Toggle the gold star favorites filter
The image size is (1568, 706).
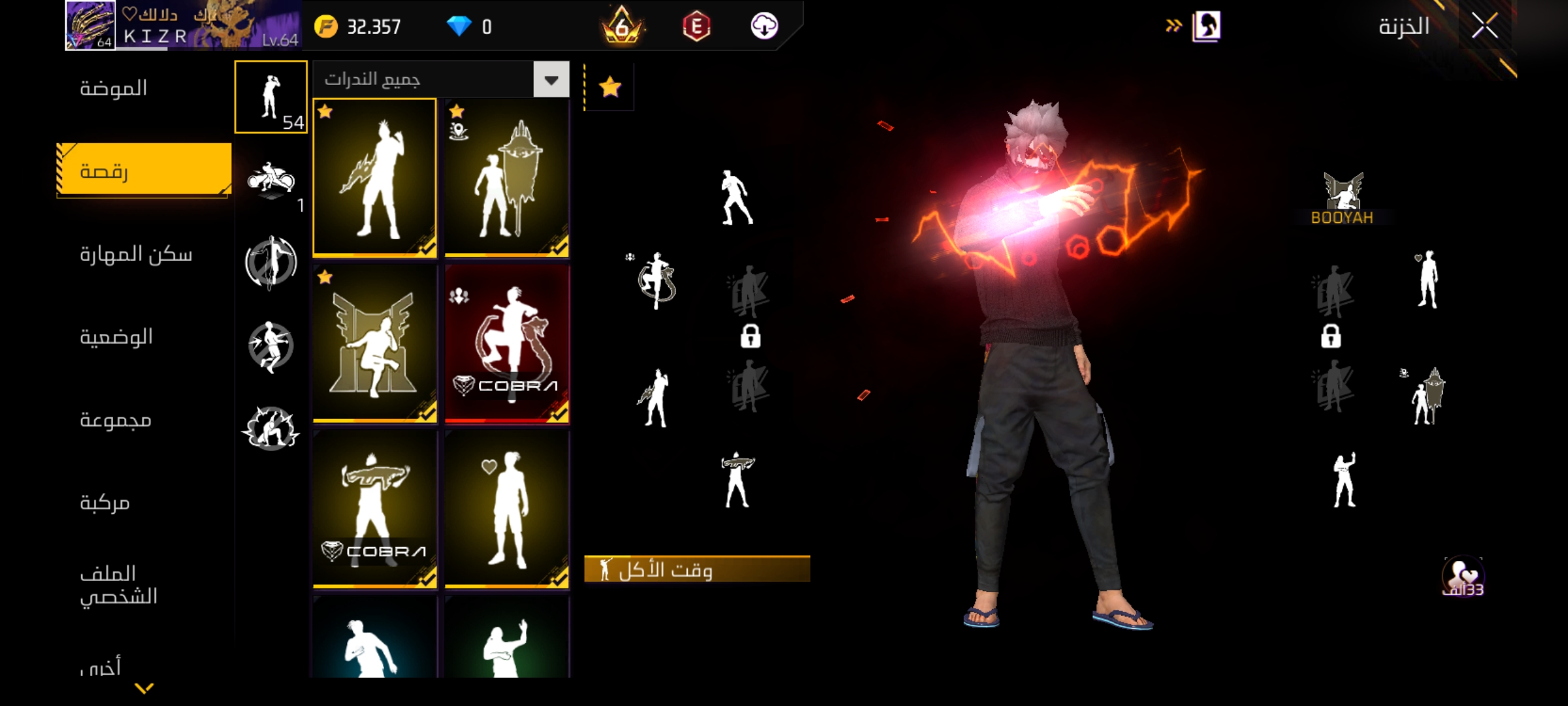610,87
